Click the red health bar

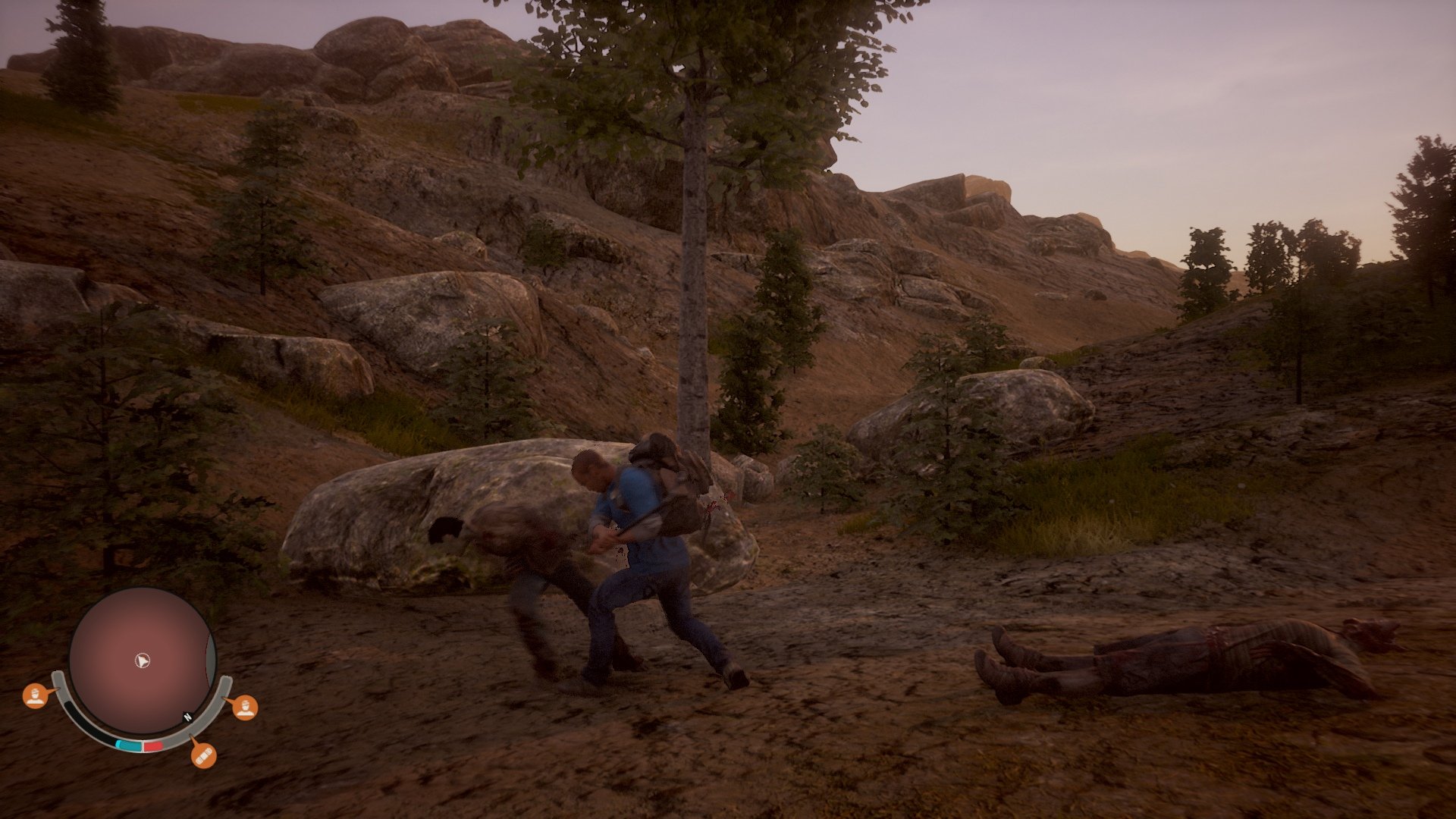(x=154, y=745)
